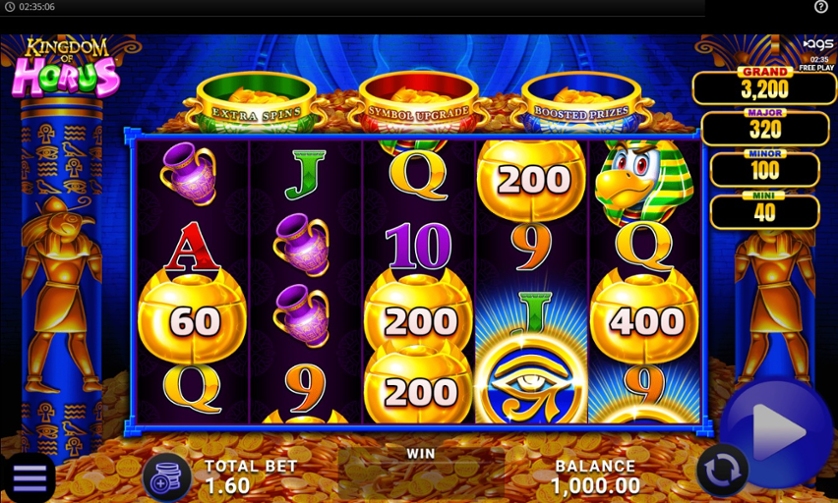Change the total bet with the coin icon
838x503 pixels.
(x=166, y=477)
